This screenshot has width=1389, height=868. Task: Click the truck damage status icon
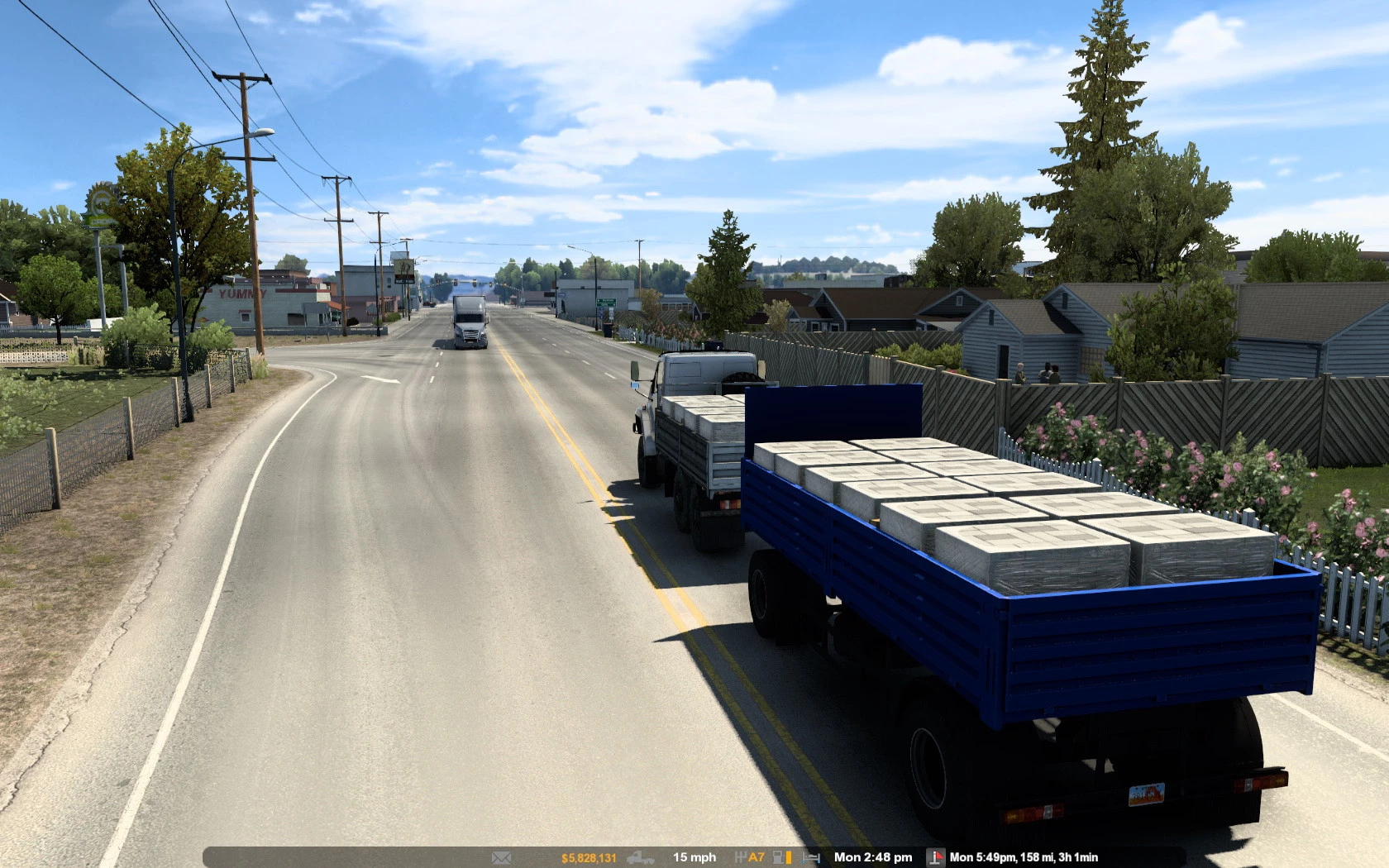[x=641, y=858]
